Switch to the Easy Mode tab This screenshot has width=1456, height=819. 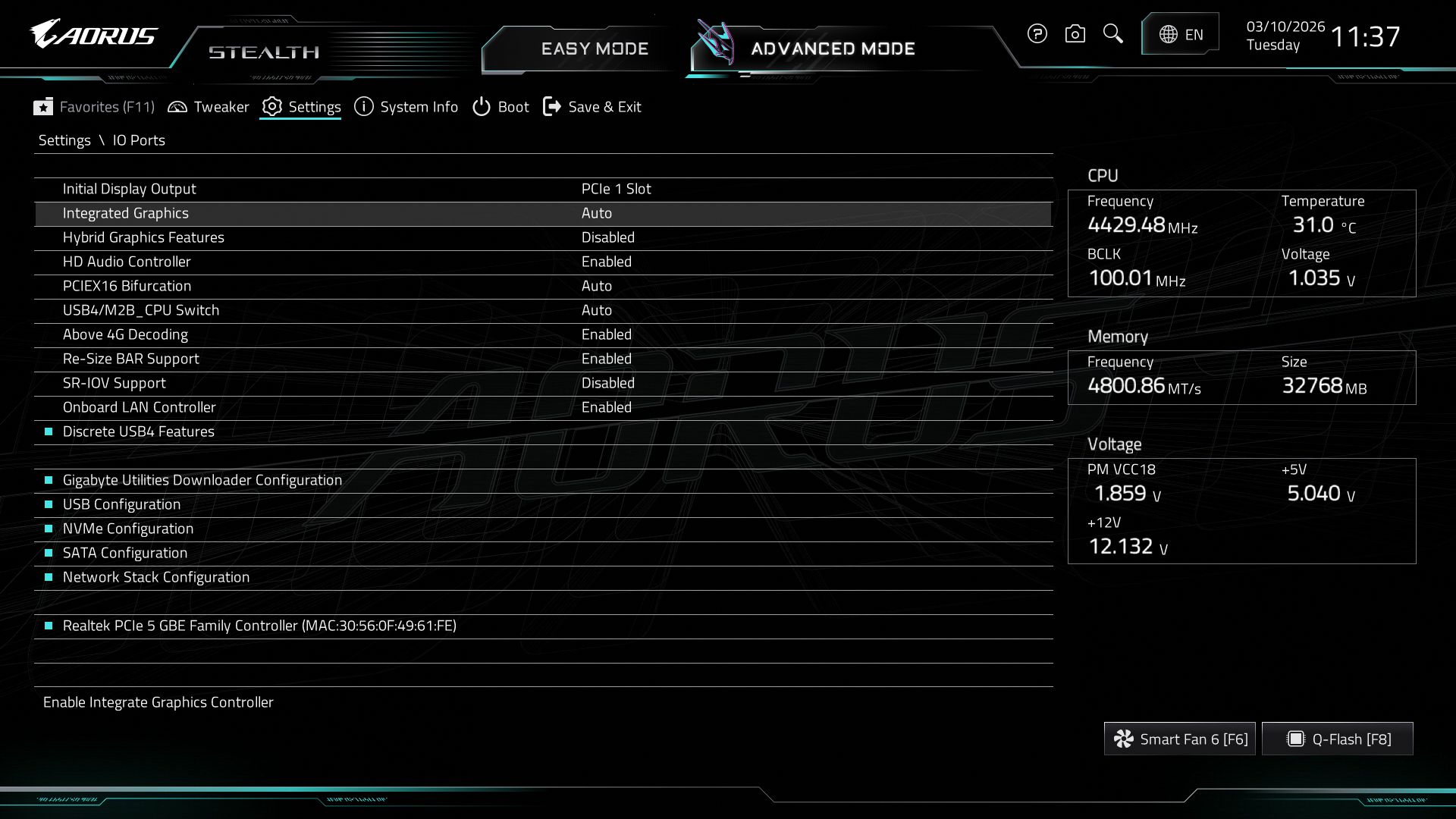pyautogui.click(x=594, y=48)
